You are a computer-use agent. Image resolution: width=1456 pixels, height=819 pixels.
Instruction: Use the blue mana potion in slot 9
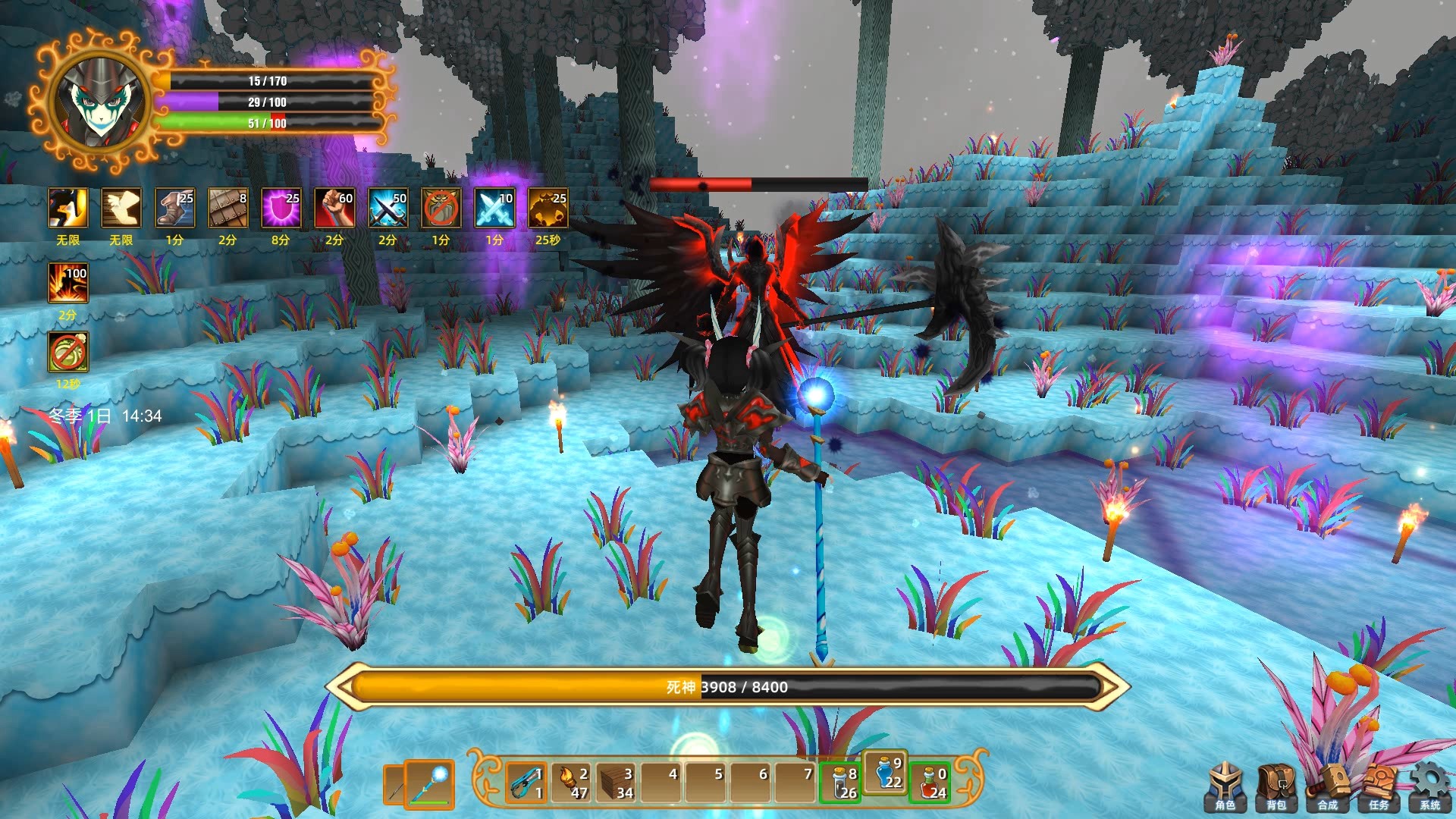point(886,773)
